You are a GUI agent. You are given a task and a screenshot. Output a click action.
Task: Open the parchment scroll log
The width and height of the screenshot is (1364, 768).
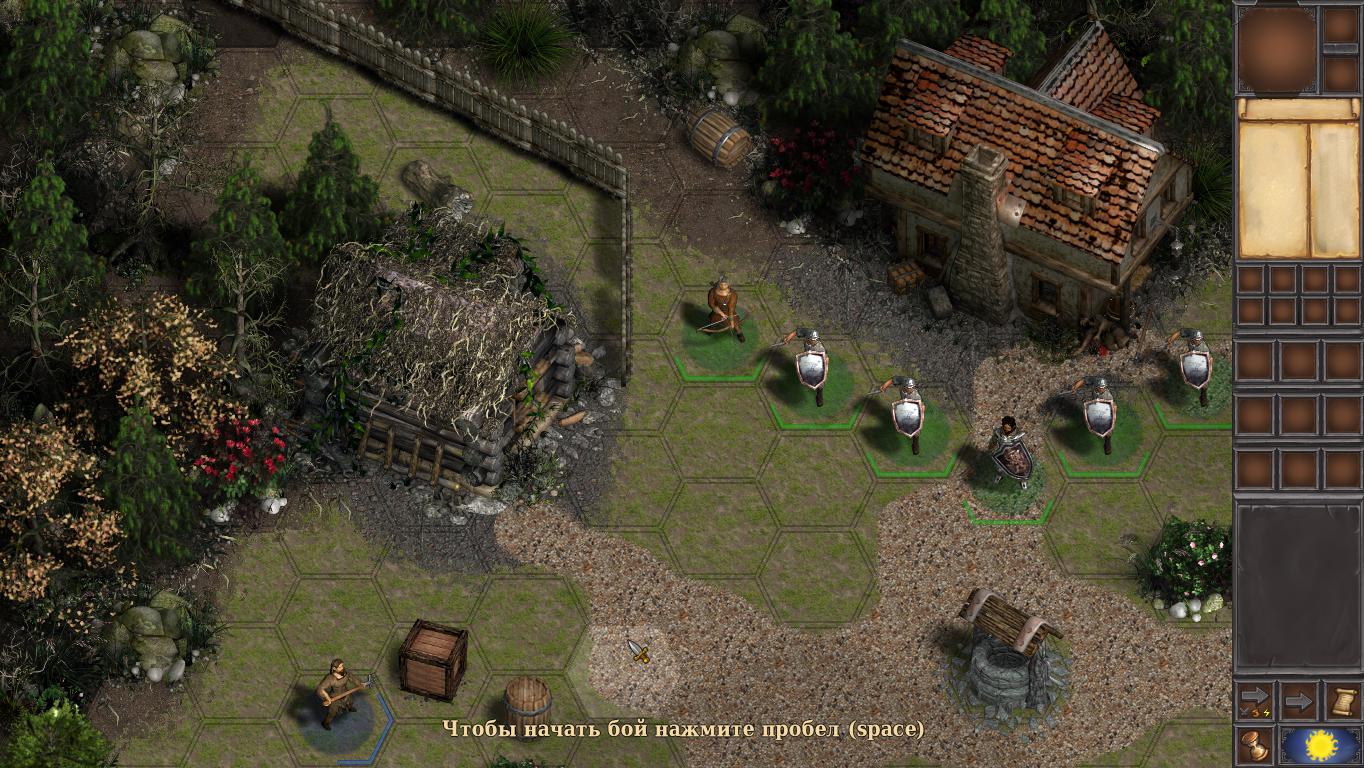pos(1342,701)
